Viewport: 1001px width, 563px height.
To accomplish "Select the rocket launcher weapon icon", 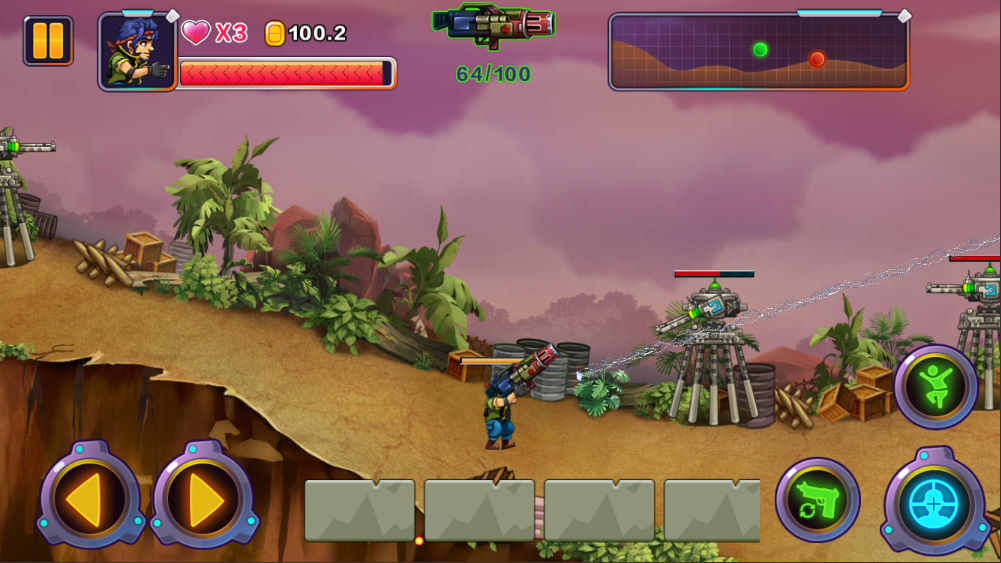I will (494, 25).
